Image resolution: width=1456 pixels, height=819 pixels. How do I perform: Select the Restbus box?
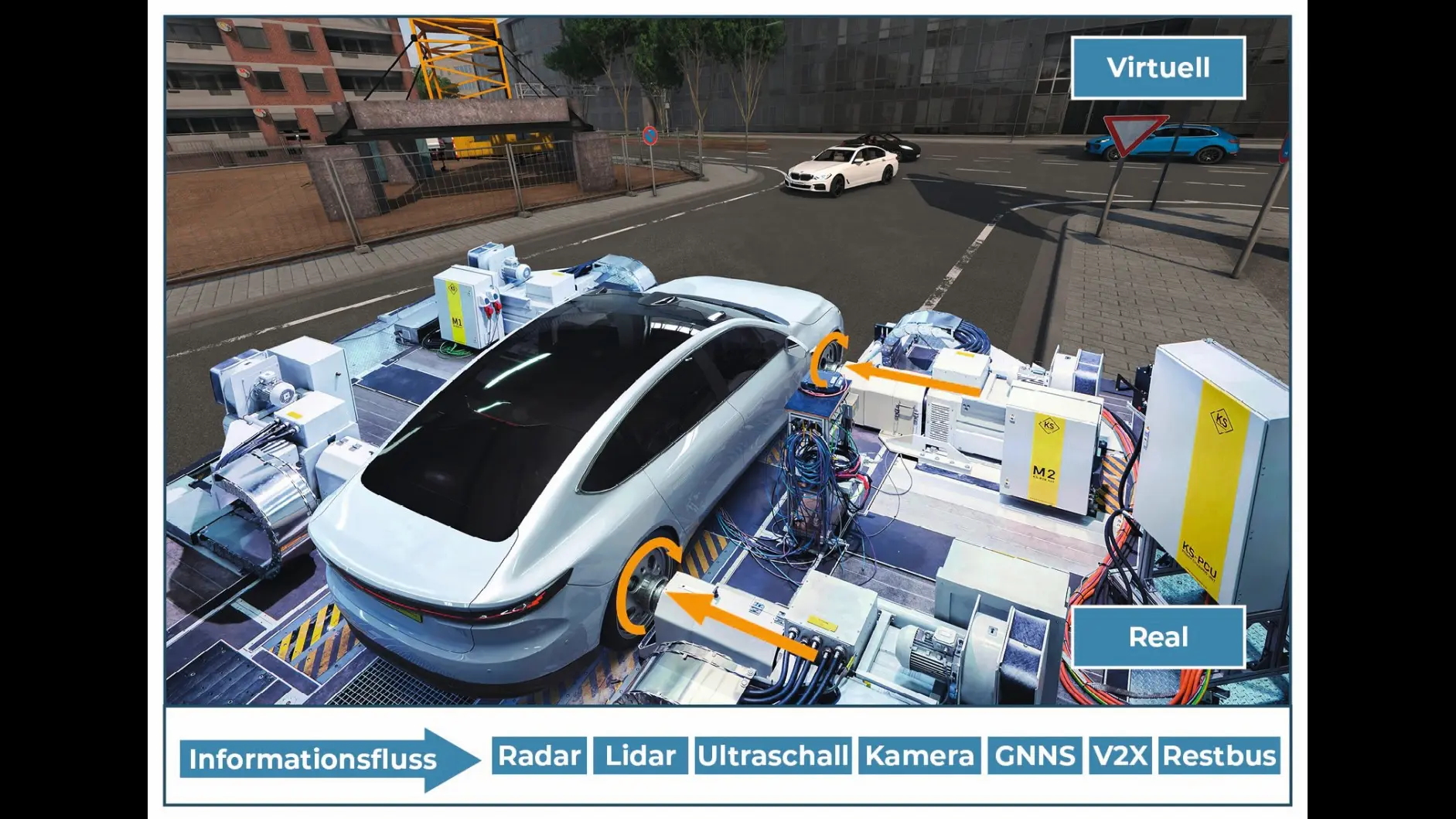[x=1219, y=756]
